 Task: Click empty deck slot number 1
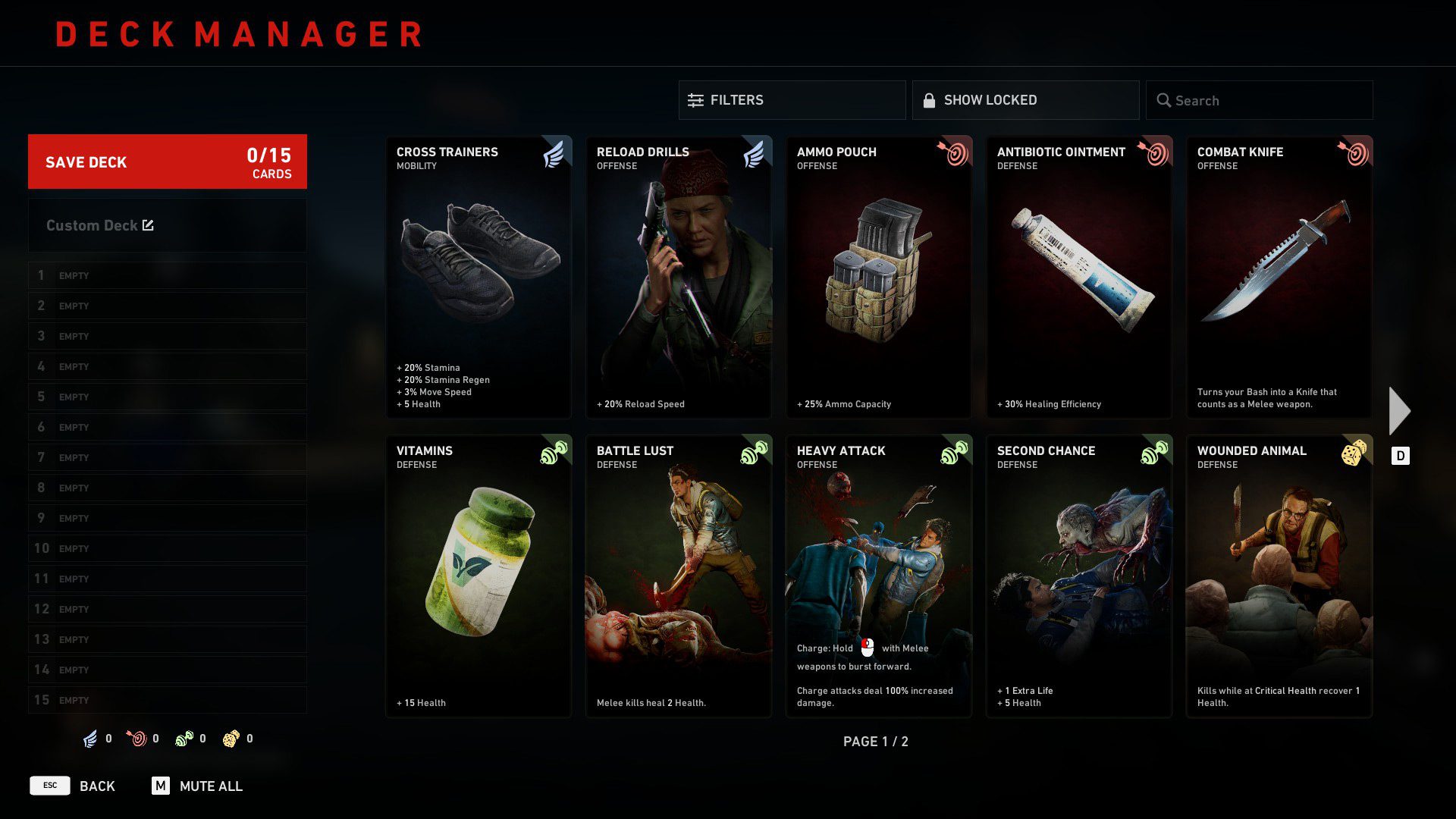(167, 275)
